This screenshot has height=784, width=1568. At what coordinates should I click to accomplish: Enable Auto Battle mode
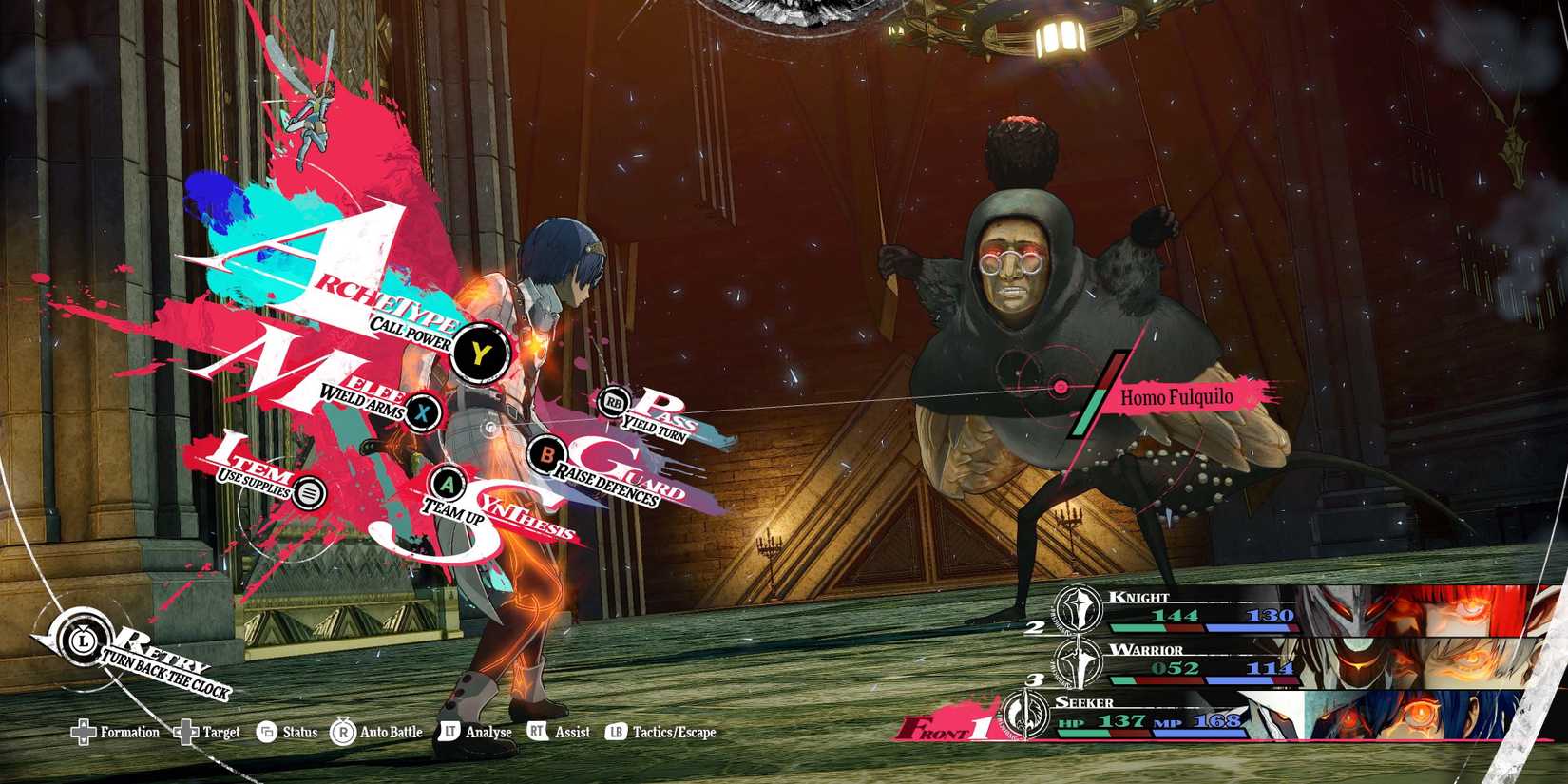(x=344, y=733)
